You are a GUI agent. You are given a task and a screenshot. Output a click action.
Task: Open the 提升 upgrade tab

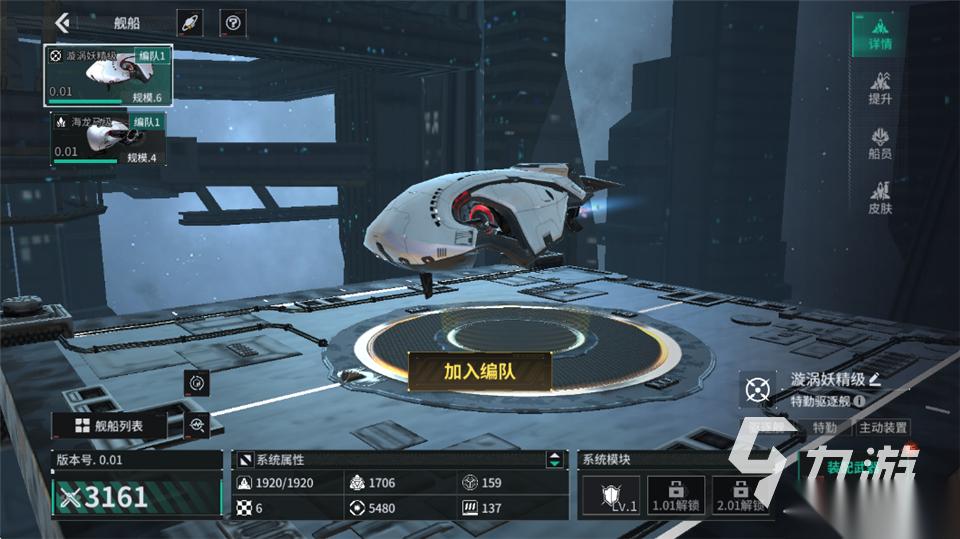click(x=879, y=87)
